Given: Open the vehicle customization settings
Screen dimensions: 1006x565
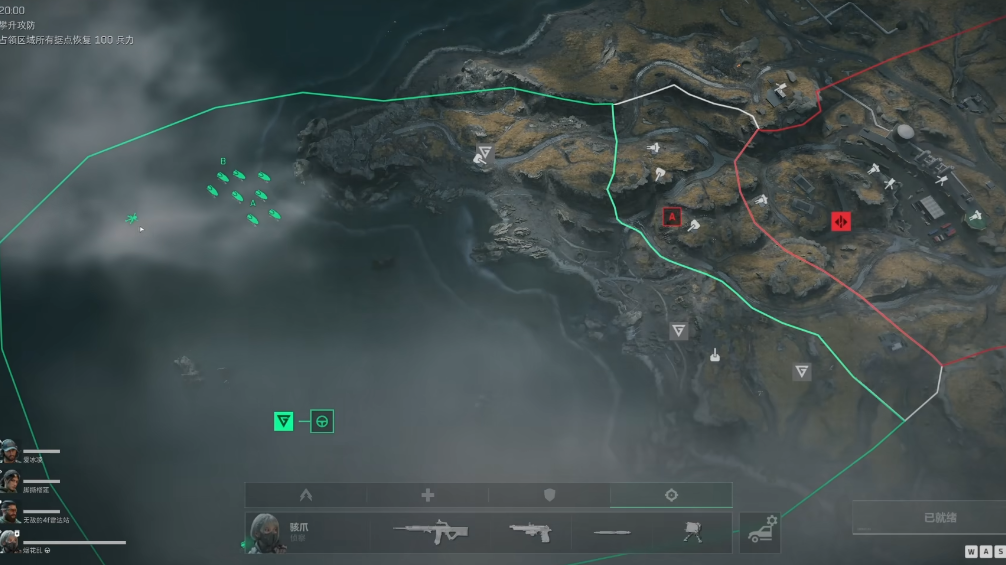Looking at the screenshot, I should [761, 532].
